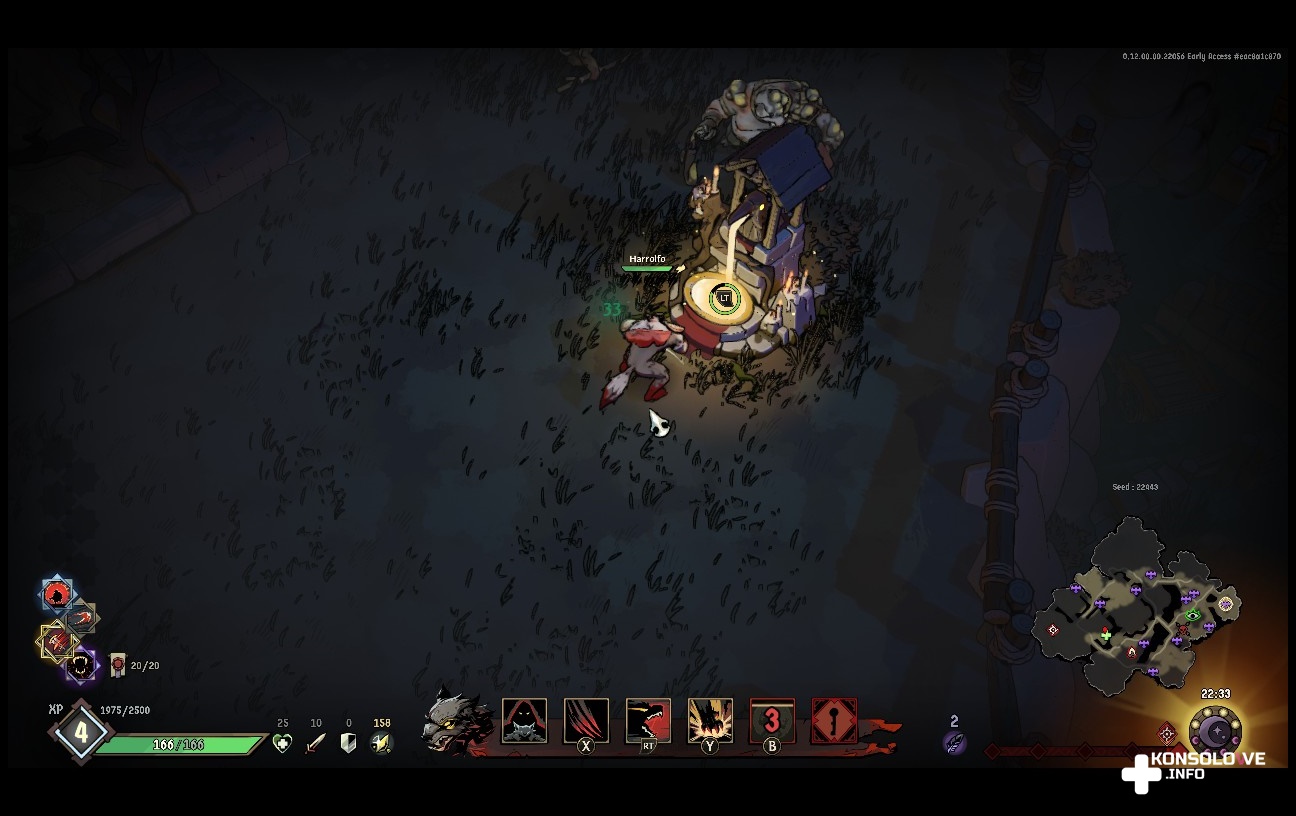This screenshot has height=816, width=1296.
Task: Open the level 4 XP diamond
Action: click(80, 732)
